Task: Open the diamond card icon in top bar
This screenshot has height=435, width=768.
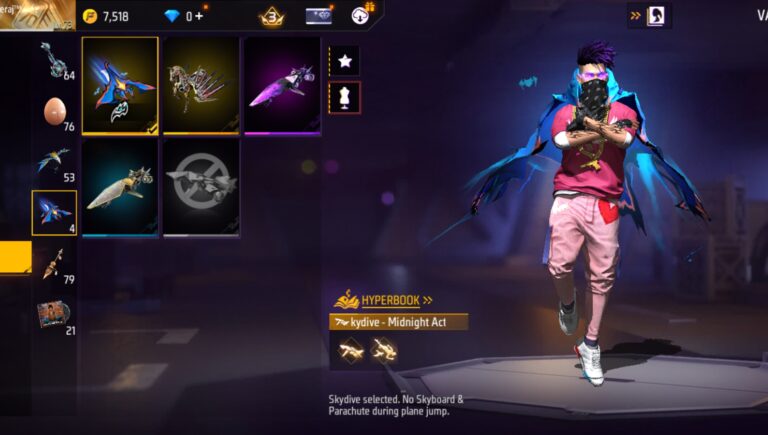Action: point(319,16)
